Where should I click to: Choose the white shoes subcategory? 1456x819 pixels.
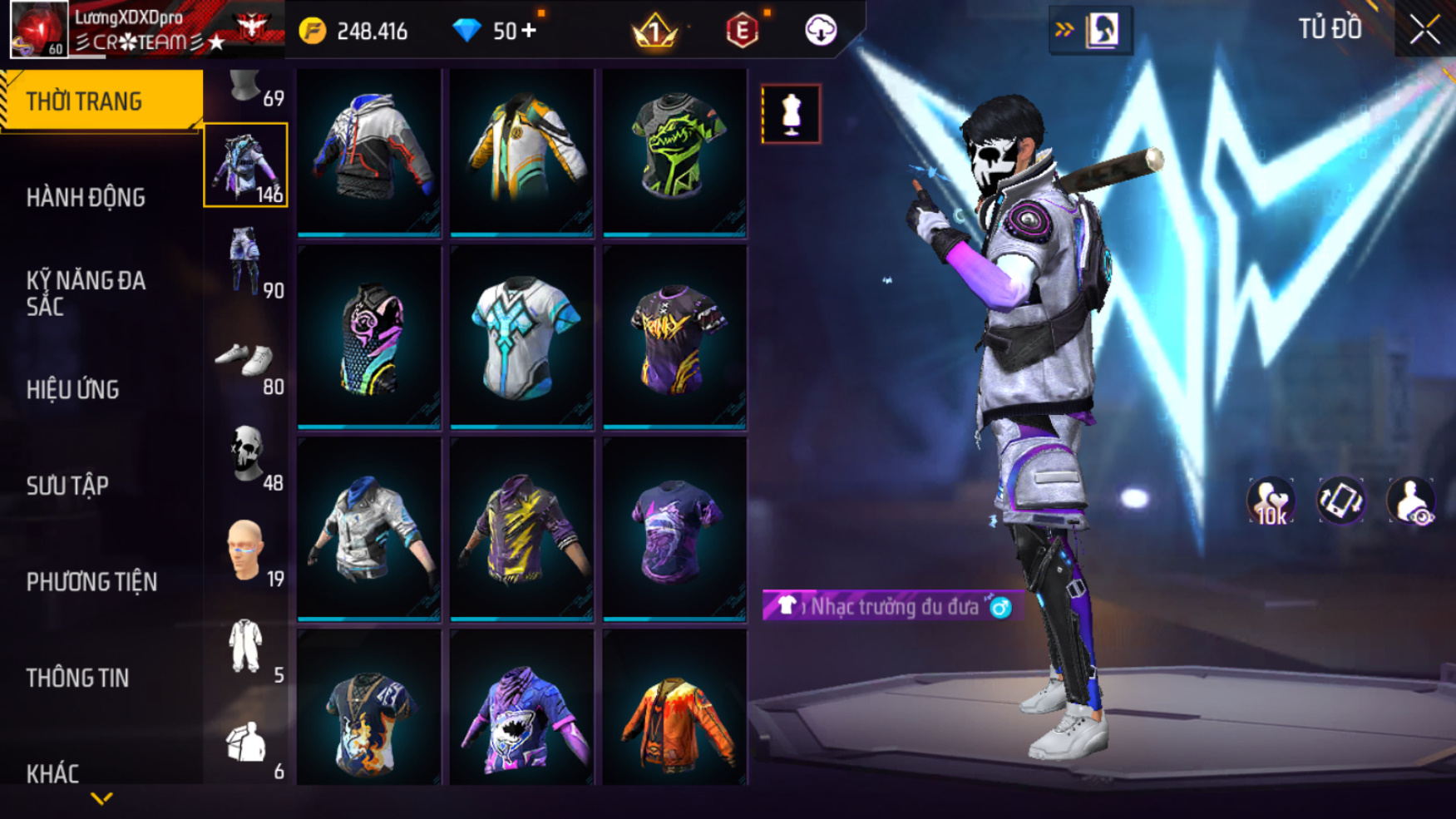click(246, 361)
